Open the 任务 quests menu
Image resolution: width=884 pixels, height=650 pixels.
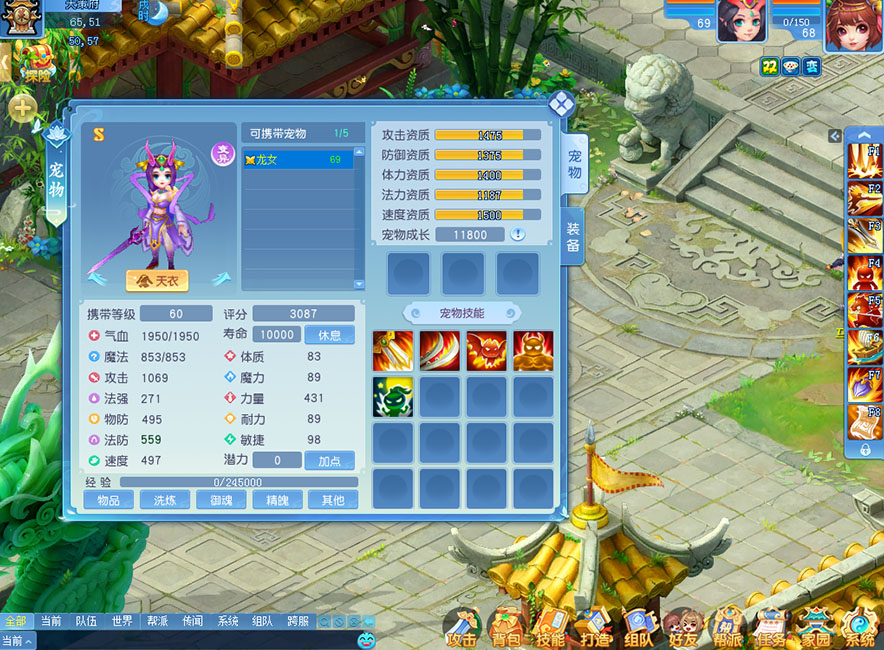(770, 628)
